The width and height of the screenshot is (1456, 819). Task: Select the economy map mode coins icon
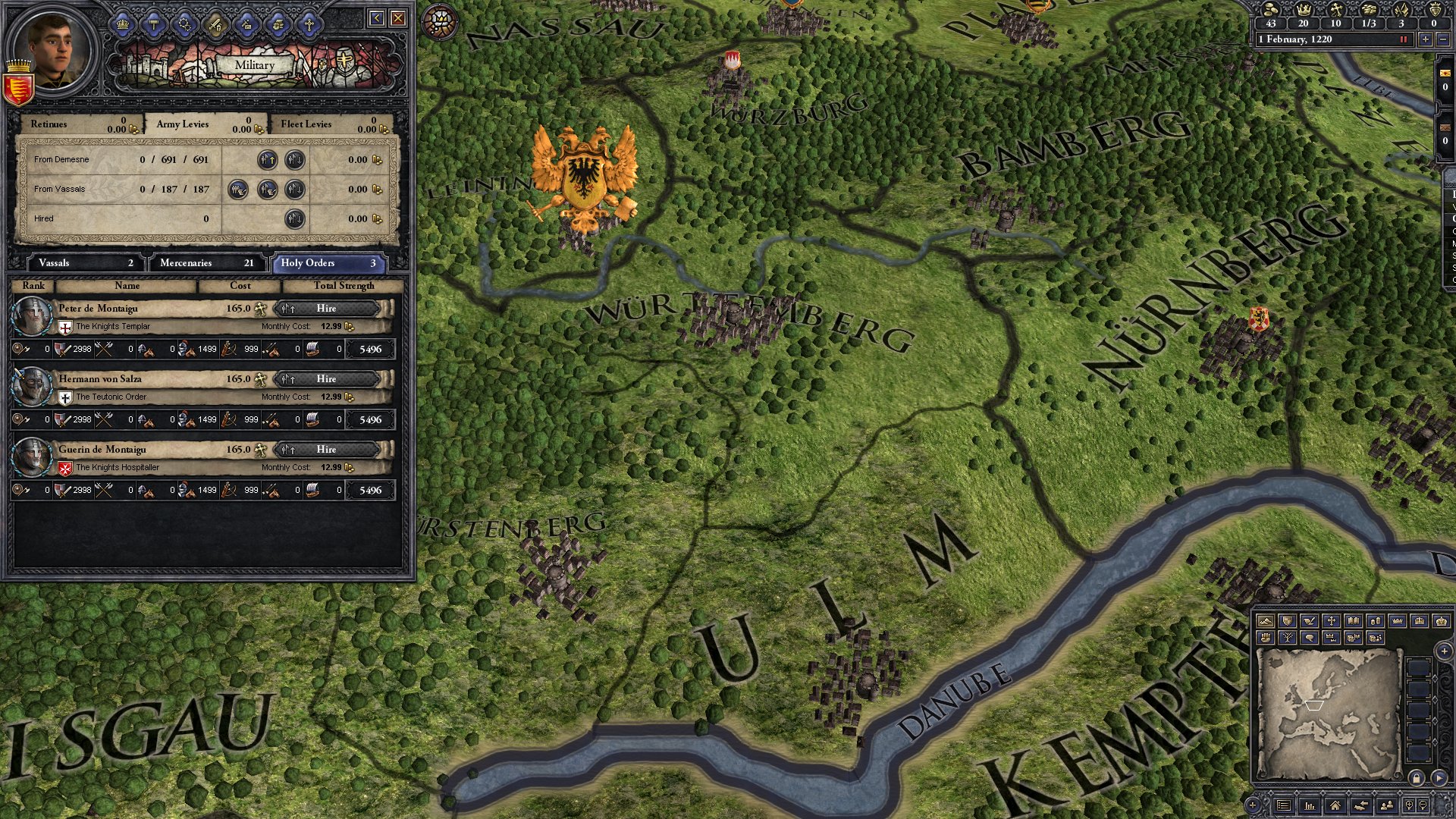[x=1374, y=622]
